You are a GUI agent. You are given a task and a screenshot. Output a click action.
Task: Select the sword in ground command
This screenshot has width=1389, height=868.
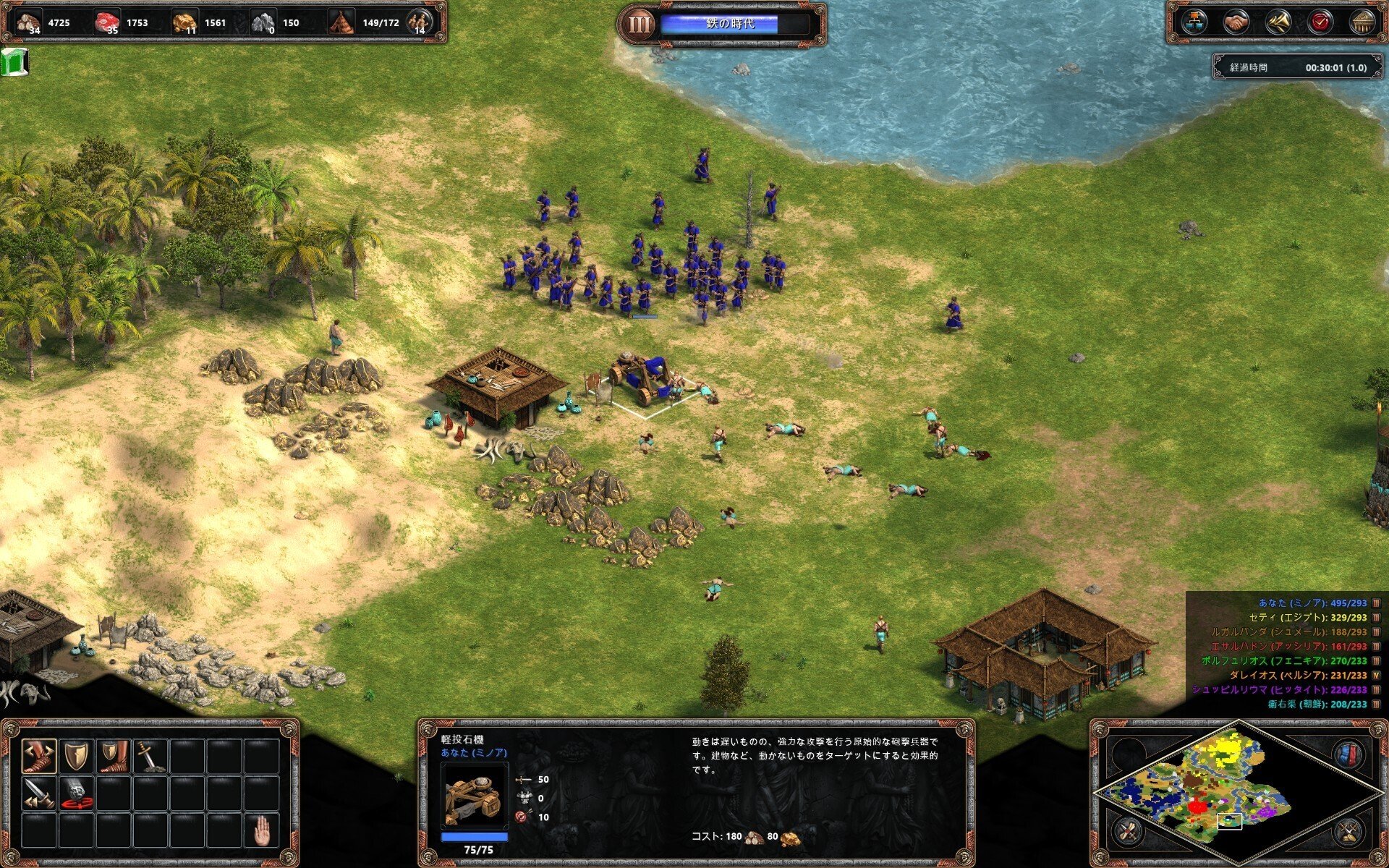pyautogui.click(x=150, y=756)
